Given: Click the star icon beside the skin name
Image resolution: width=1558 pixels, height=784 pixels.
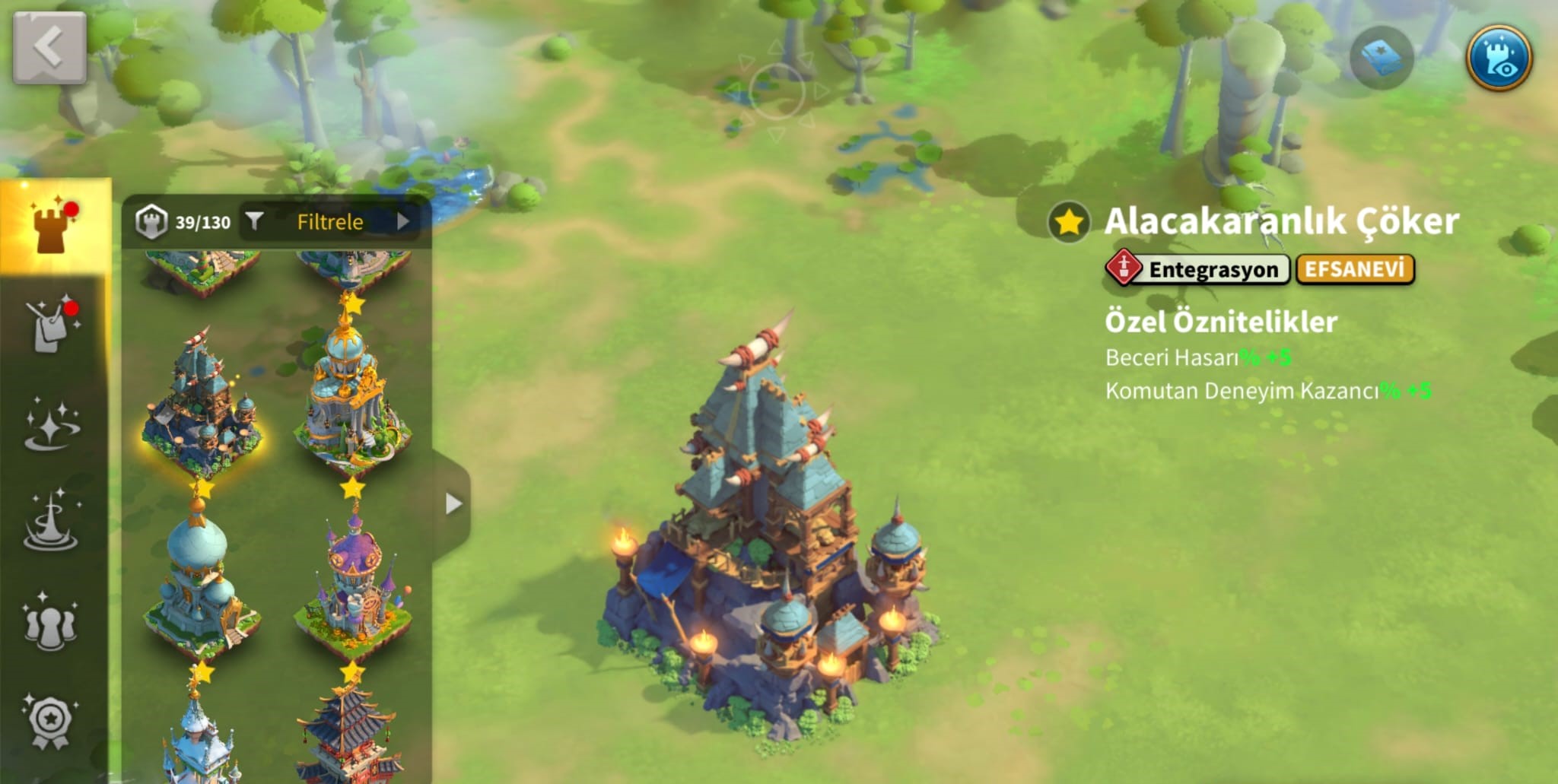Looking at the screenshot, I should [x=1069, y=222].
